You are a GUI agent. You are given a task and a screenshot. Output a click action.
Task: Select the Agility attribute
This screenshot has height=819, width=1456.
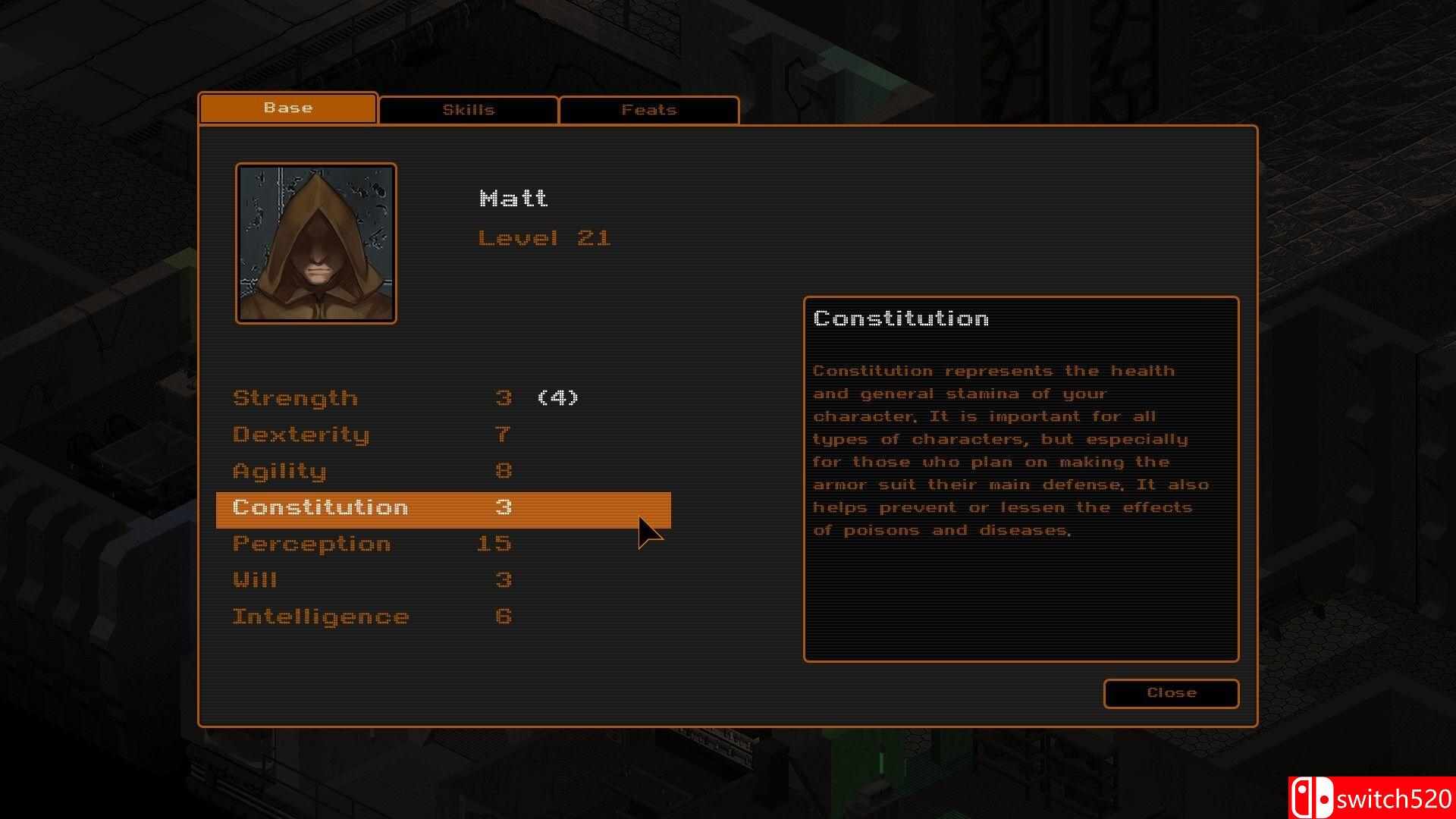point(279,470)
